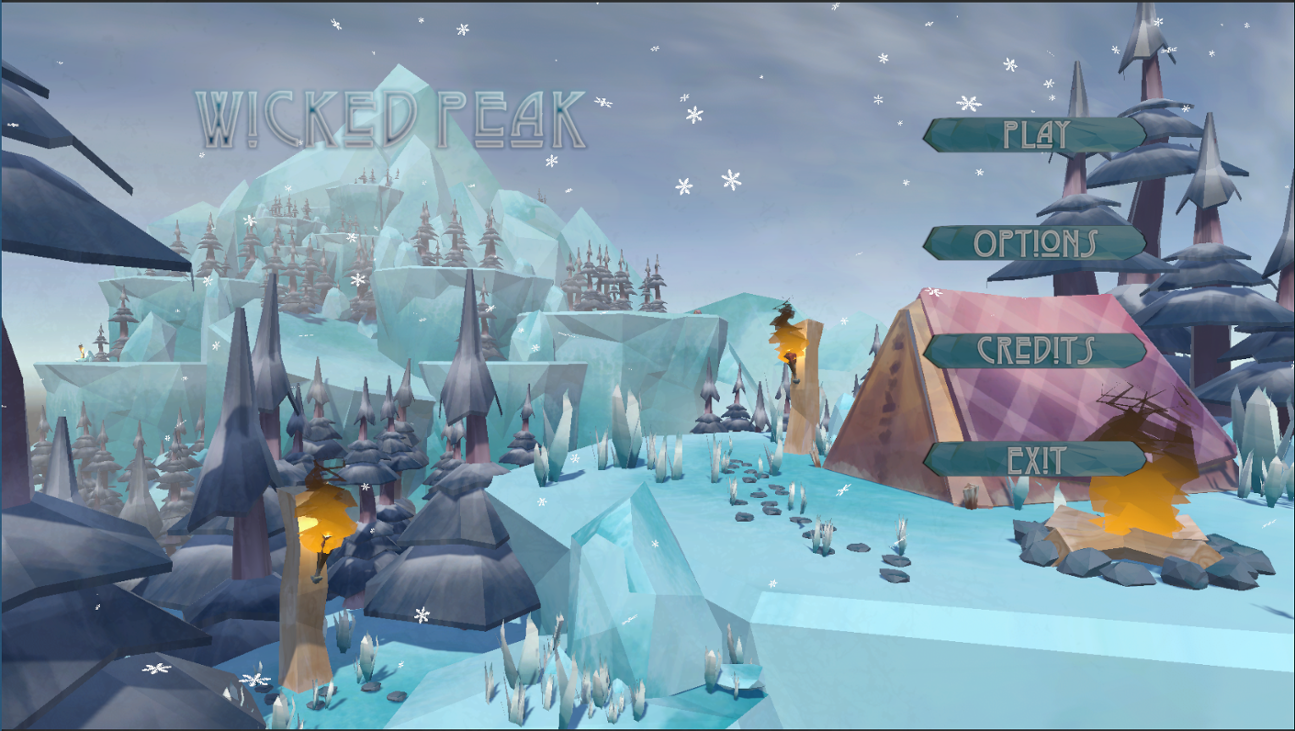The width and height of the screenshot is (1295, 731).
Task: Open the OPTIONS menu
Action: [1035, 243]
